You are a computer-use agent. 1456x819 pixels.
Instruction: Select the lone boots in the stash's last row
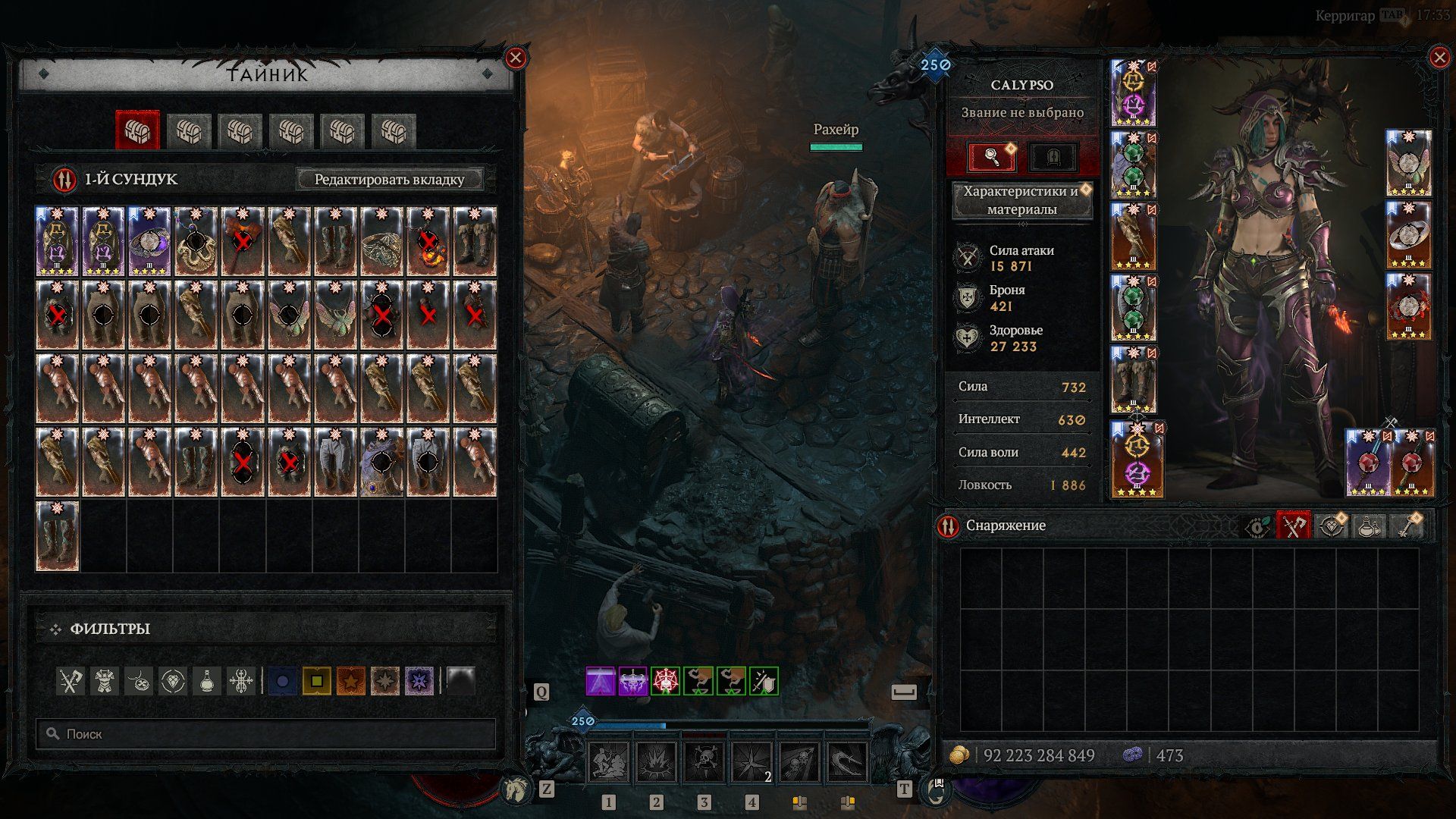tap(58, 535)
